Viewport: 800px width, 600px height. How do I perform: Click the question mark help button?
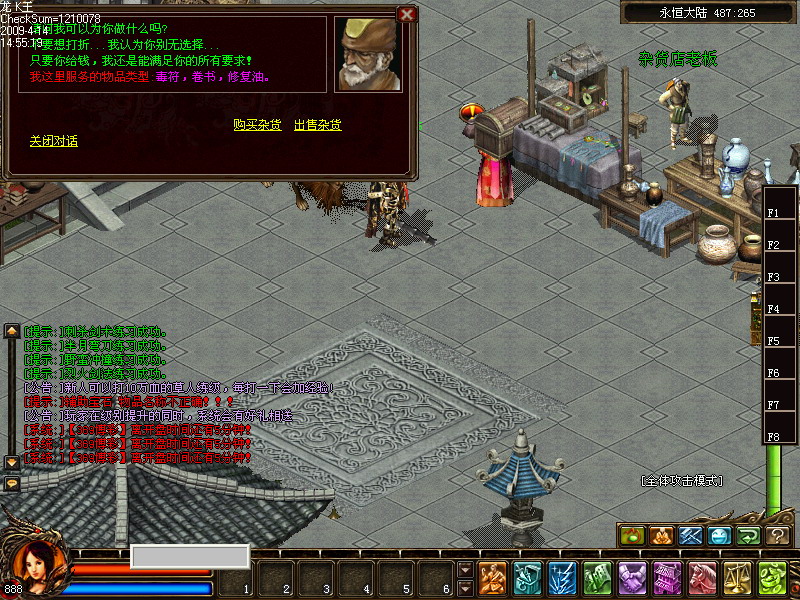coord(777,536)
